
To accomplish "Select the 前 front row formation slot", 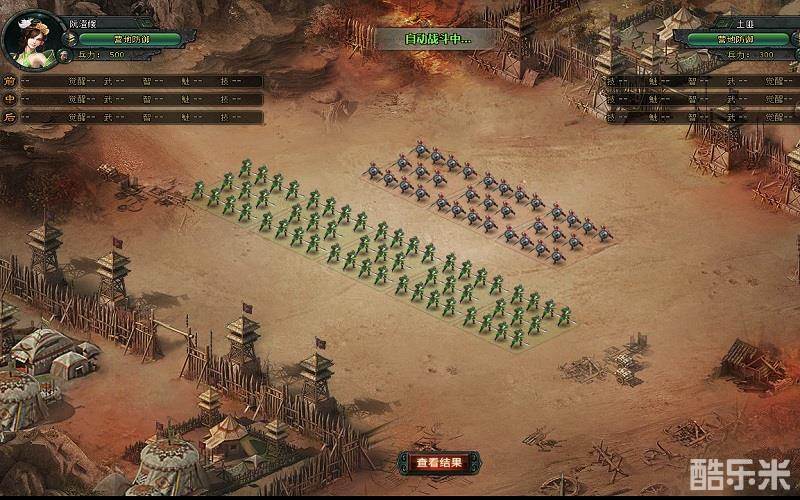I will pyautogui.click(x=11, y=81).
